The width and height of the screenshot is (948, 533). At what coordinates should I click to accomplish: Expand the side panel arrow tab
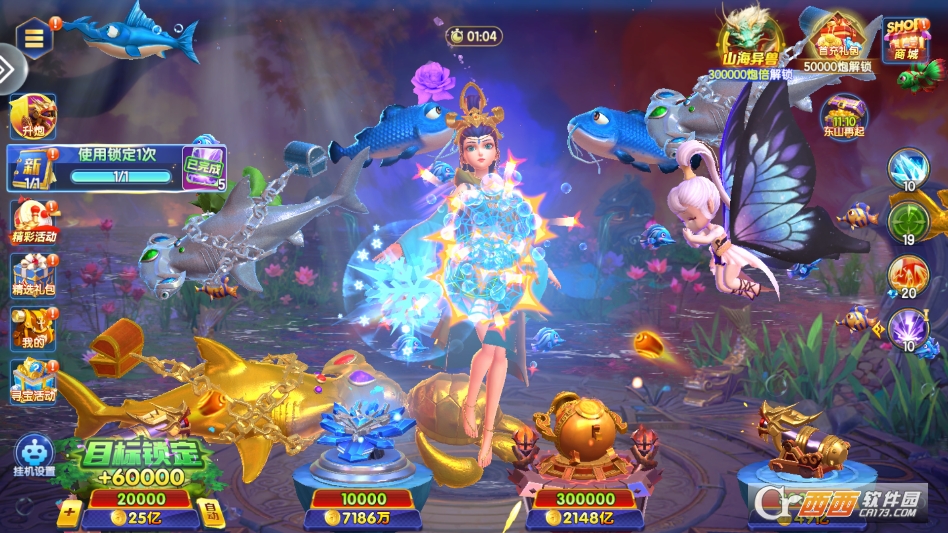click(x=8, y=70)
